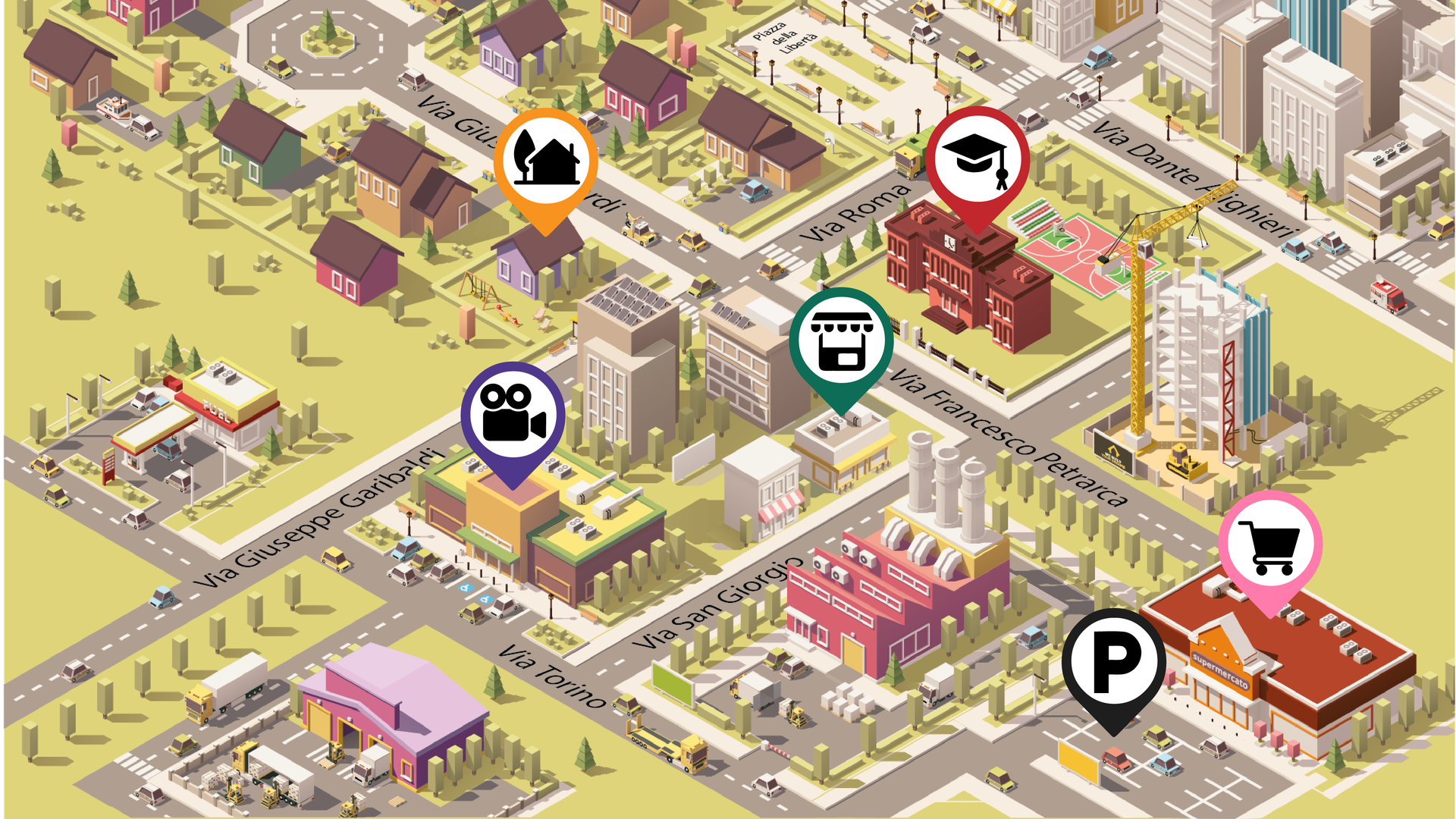Open the black parking marker
This screenshot has width=1456, height=819.
(x=1113, y=661)
